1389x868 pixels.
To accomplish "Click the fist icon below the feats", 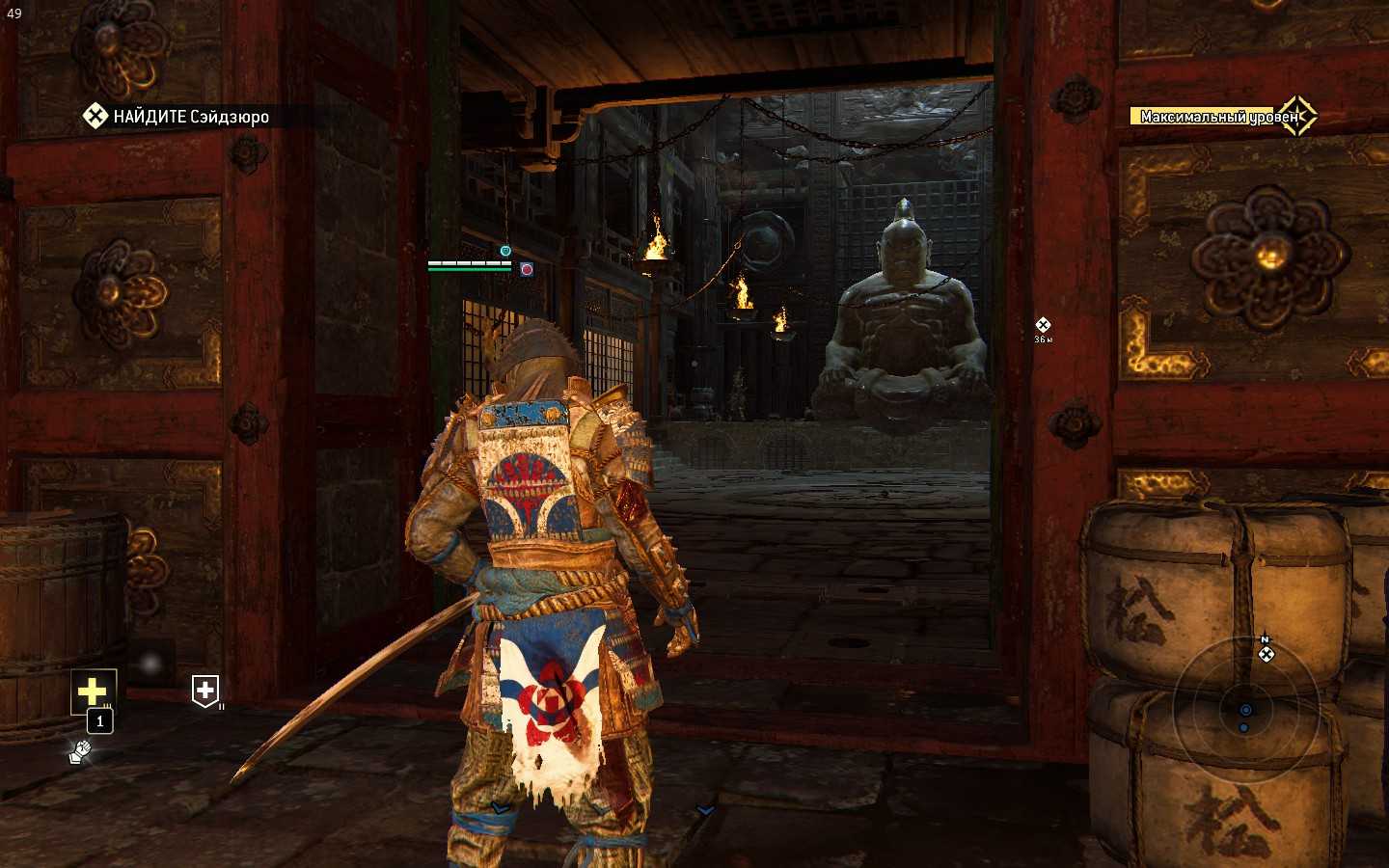I will click(80, 751).
